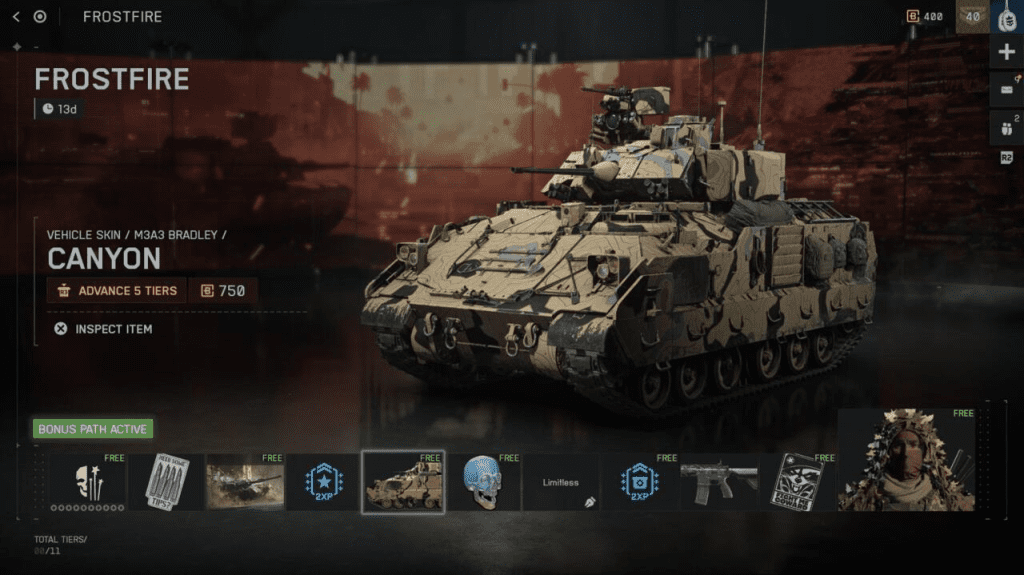Select the Limitless reward tile
This screenshot has height=575, width=1024.
pyautogui.click(x=561, y=482)
